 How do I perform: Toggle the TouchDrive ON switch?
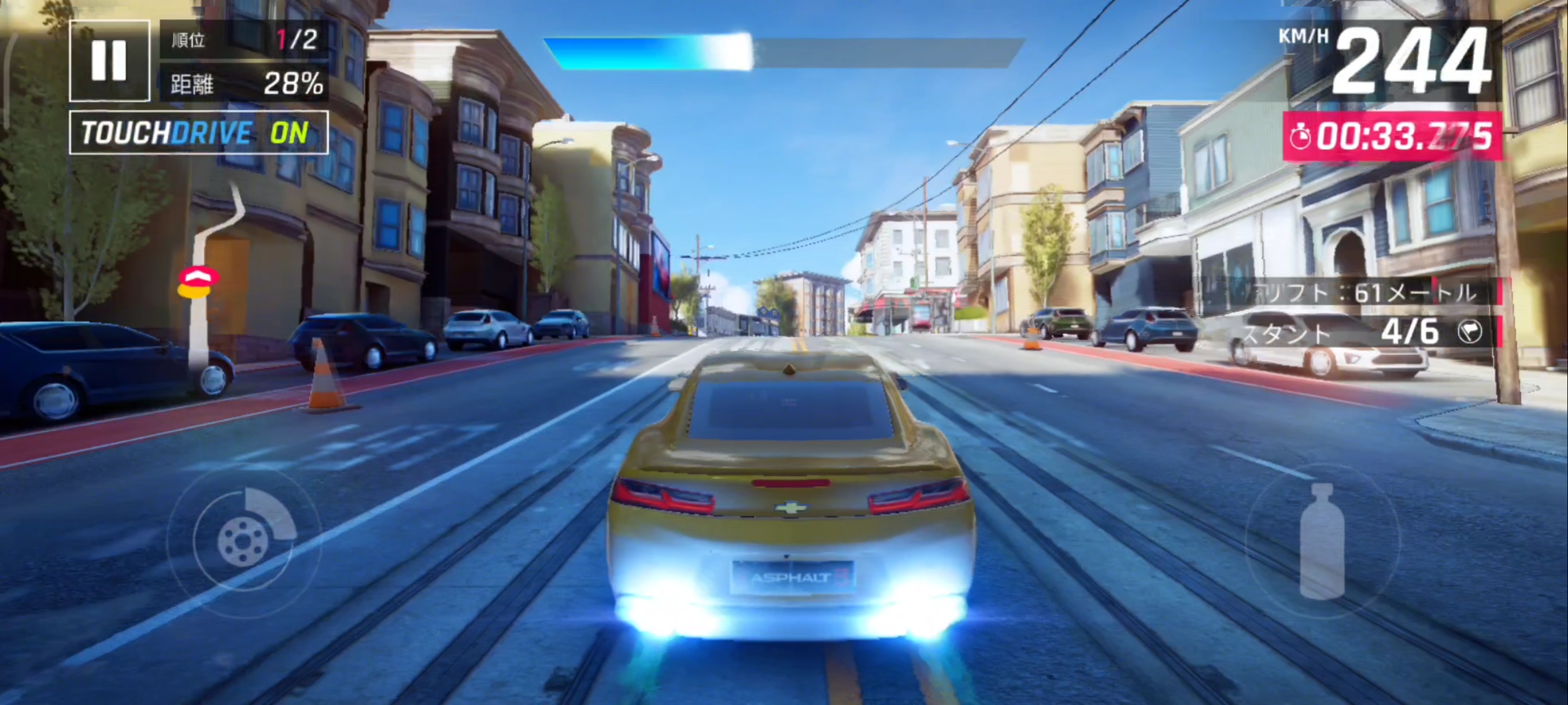[x=198, y=132]
